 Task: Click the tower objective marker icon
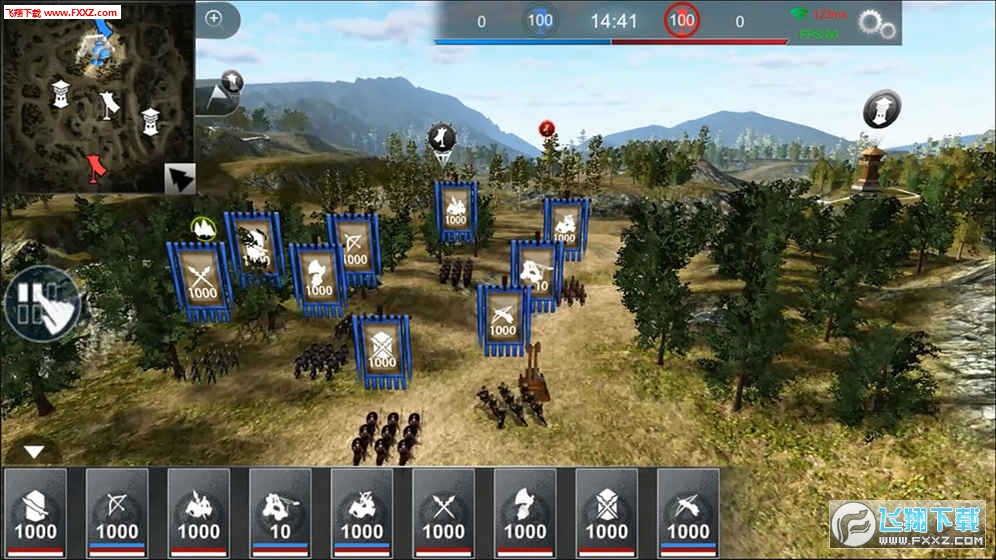pyautogui.click(x=881, y=109)
